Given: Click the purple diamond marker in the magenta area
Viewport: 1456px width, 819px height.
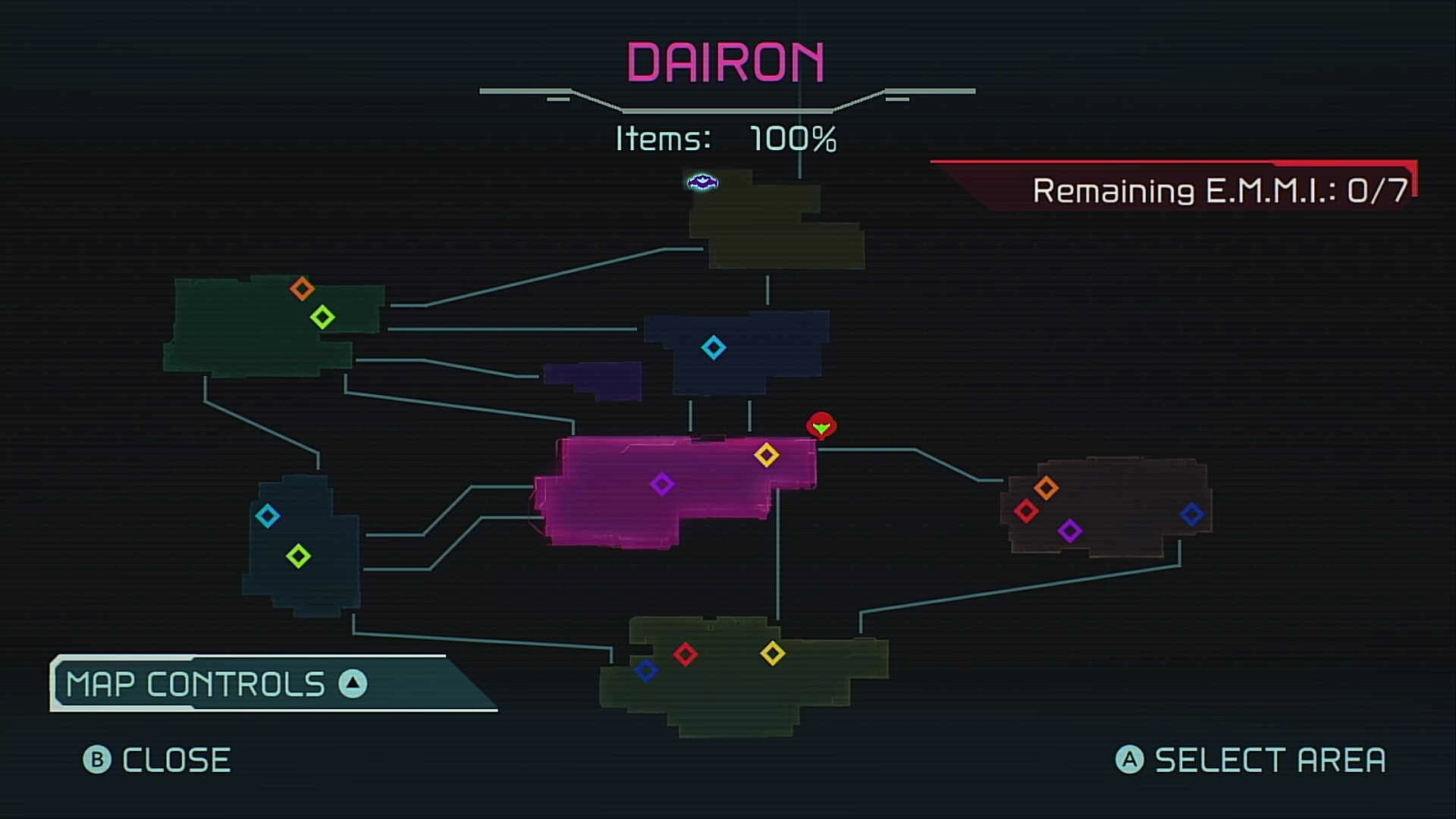Looking at the screenshot, I should 664,484.
